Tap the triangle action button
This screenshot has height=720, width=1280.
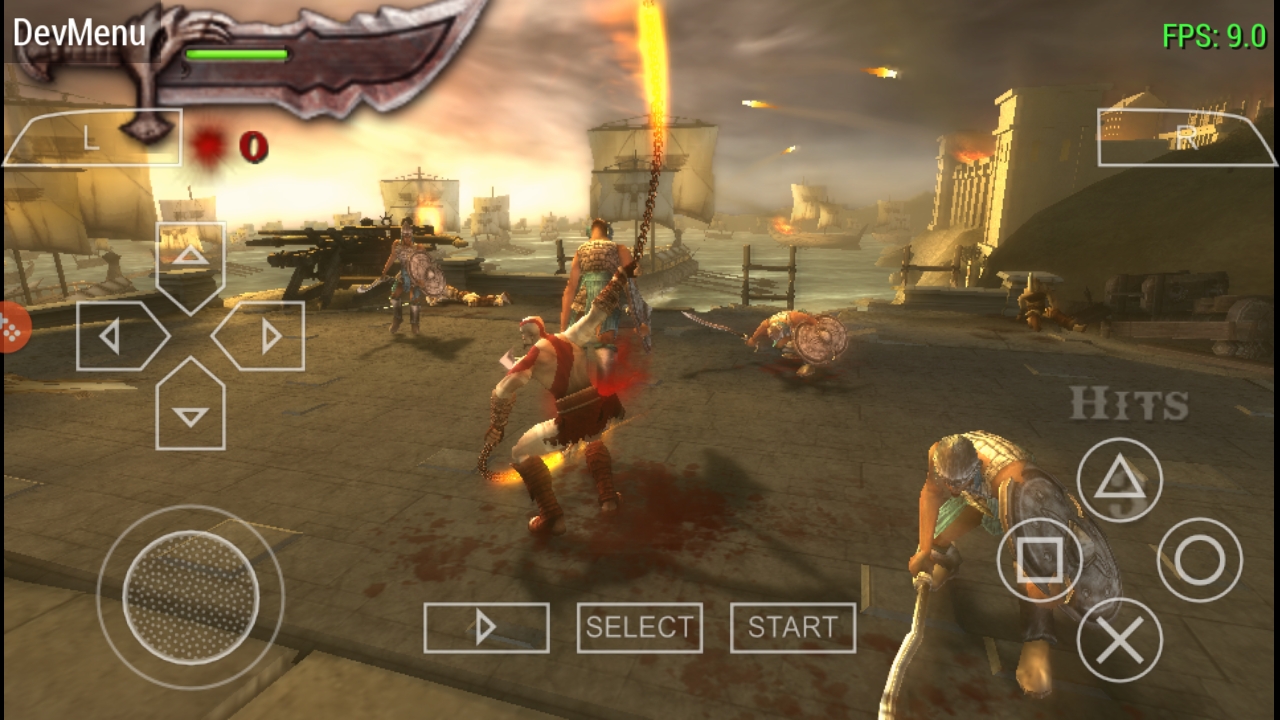(x=1119, y=480)
